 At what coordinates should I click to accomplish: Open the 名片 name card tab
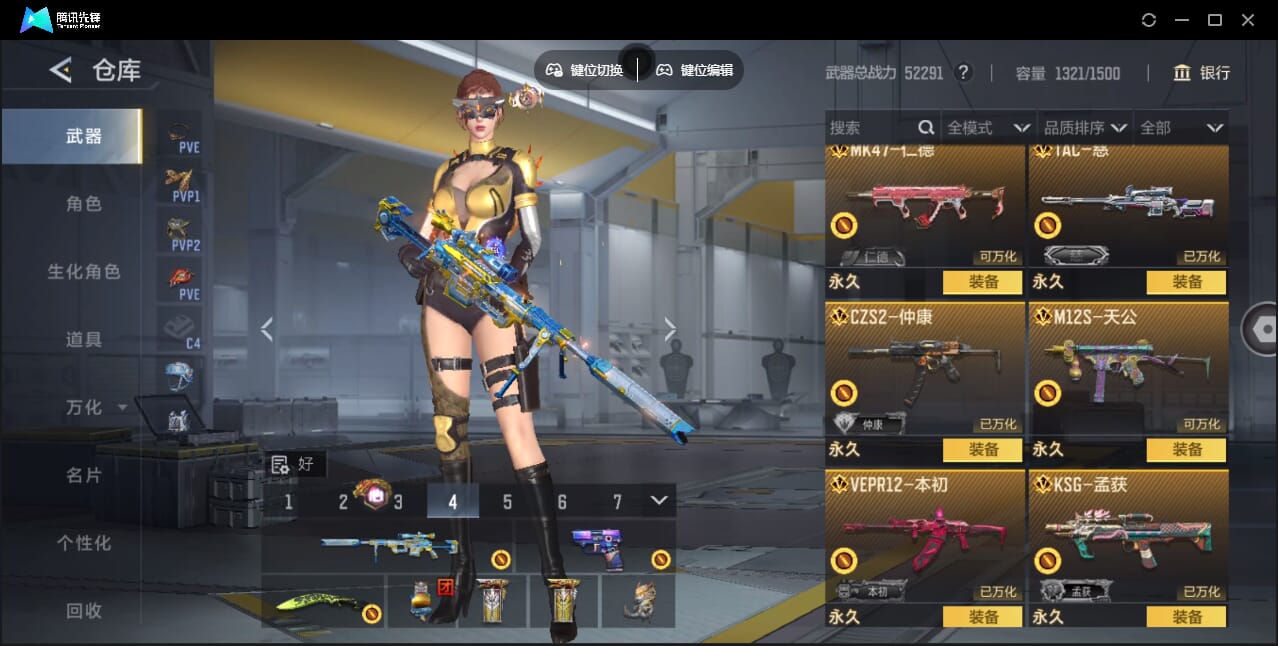(84, 476)
